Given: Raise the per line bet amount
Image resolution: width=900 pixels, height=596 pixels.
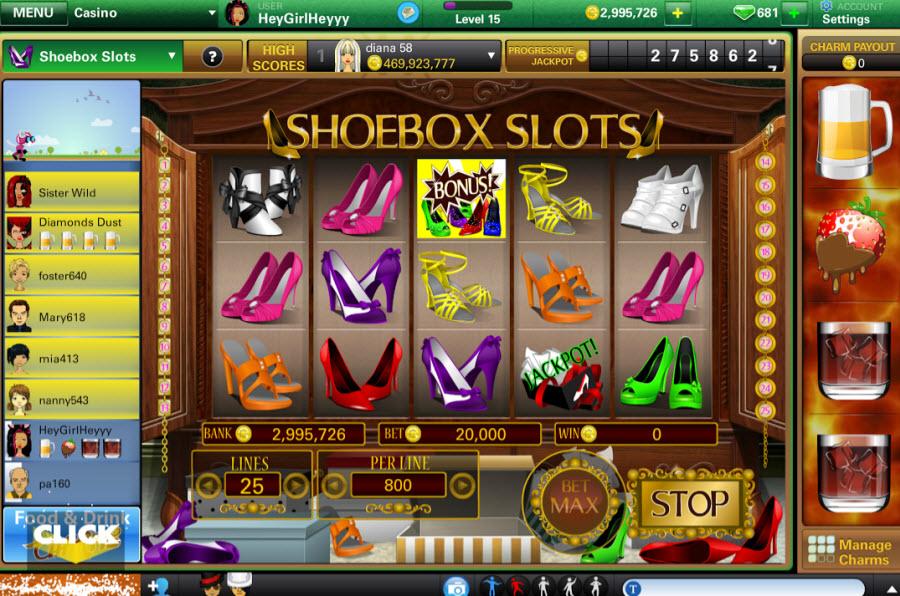Looking at the screenshot, I should [x=461, y=486].
